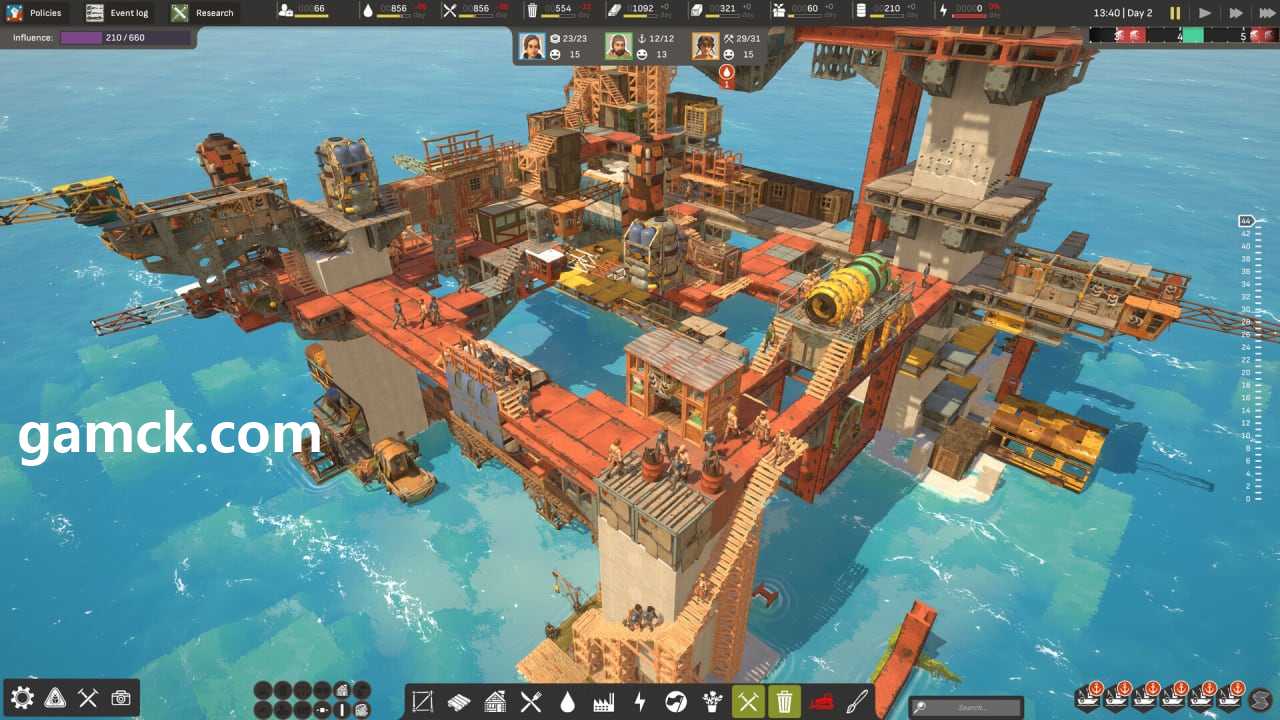Activate the trash can demolish tool
The width and height of the screenshot is (1280, 720).
coord(784,702)
